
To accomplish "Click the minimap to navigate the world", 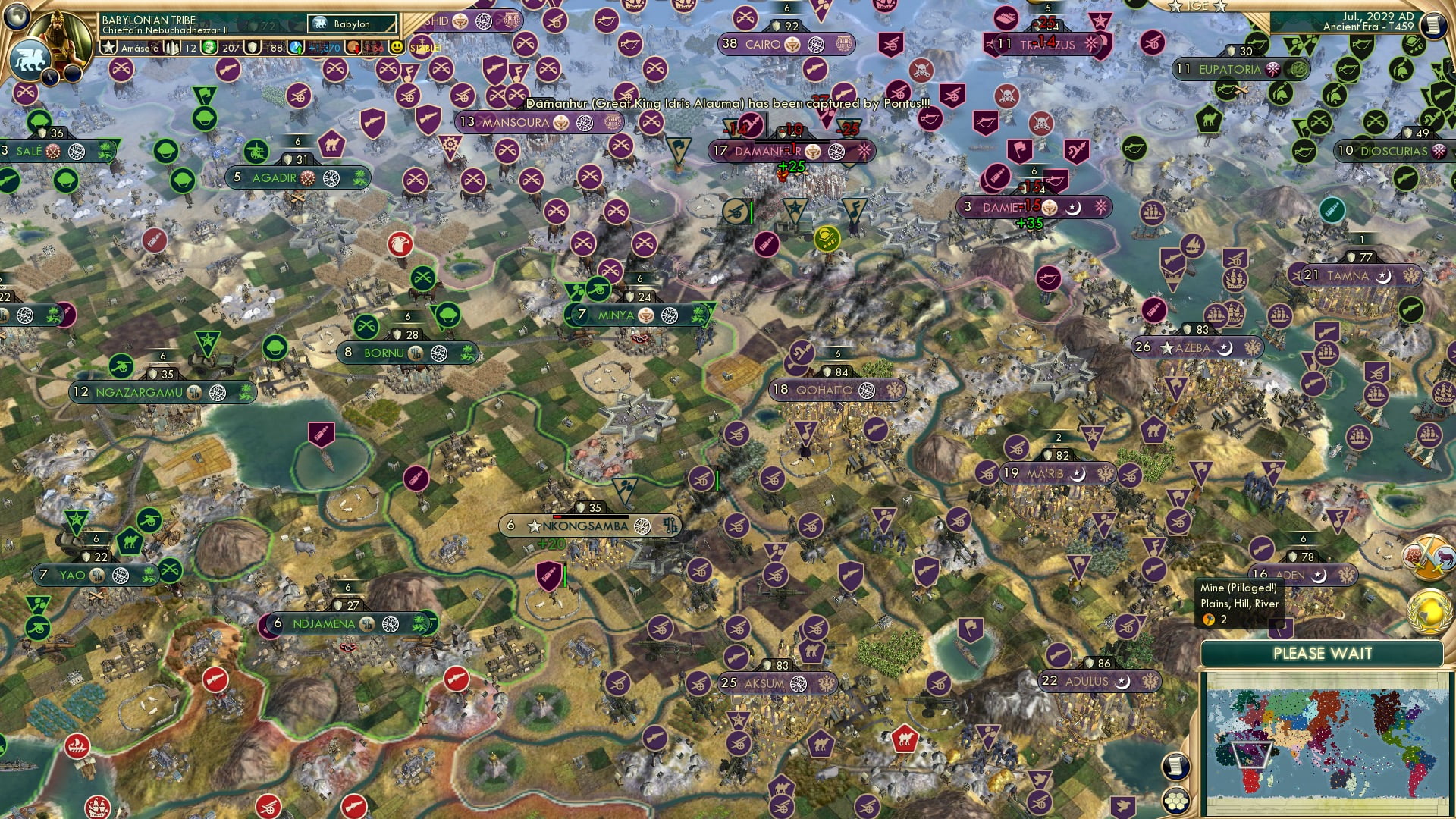I will [1329, 745].
